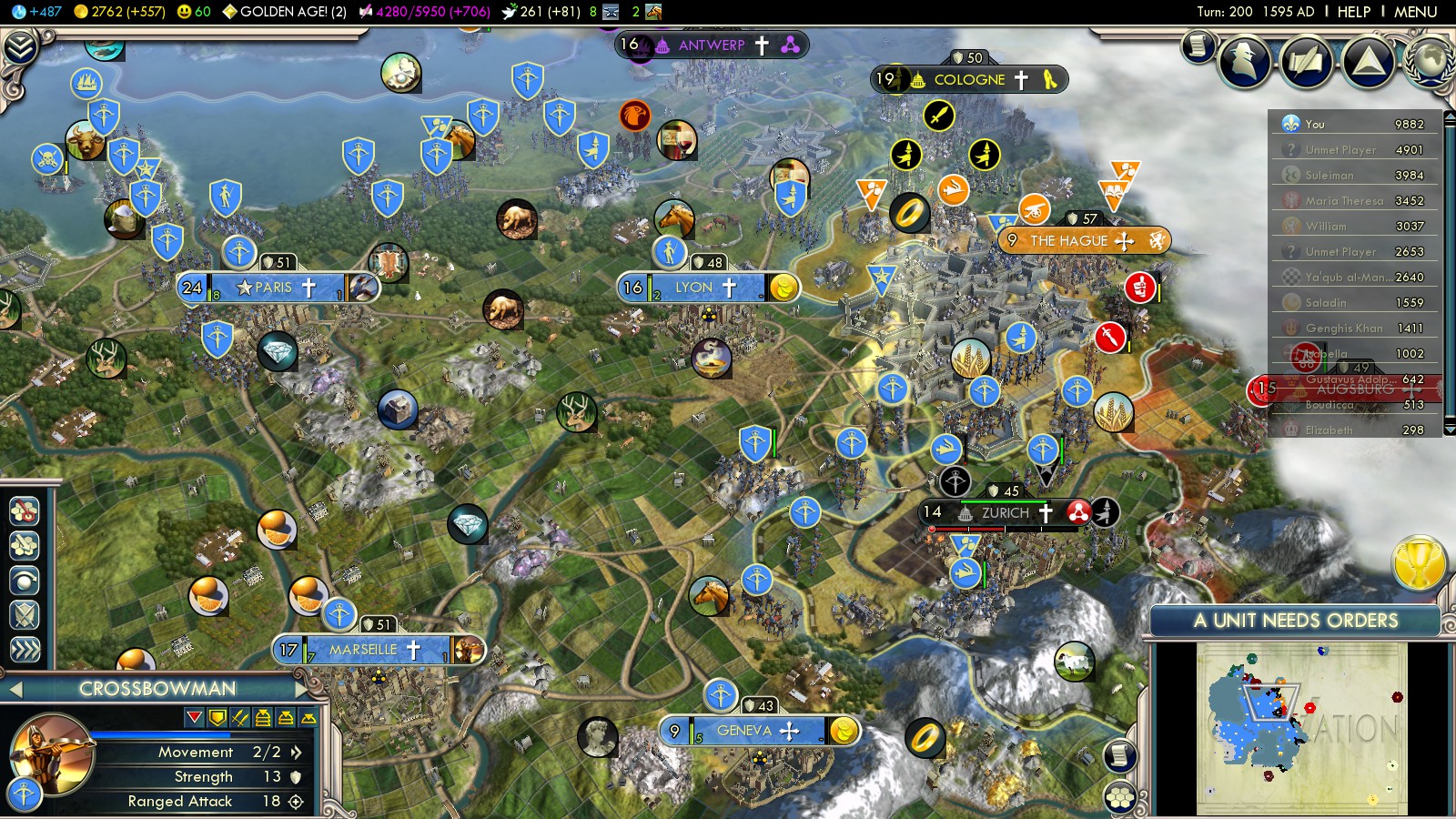Screen dimensions: 1456x819
Task: Open the hex grid map options button
Action: click(x=1120, y=798)
